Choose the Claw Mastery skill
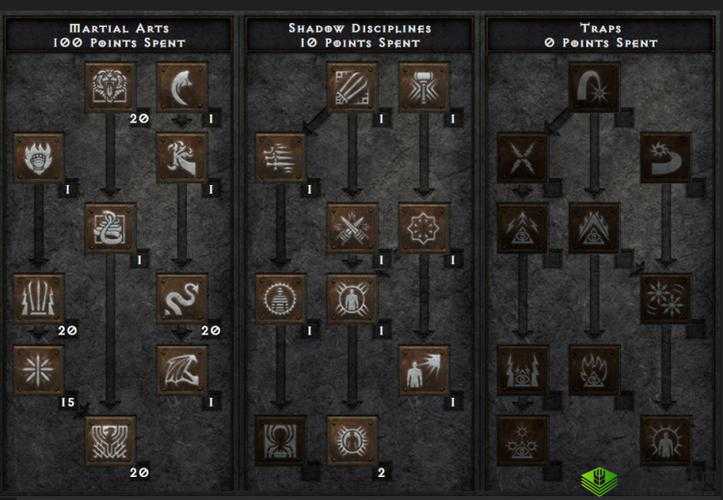 tap(352, 87)
